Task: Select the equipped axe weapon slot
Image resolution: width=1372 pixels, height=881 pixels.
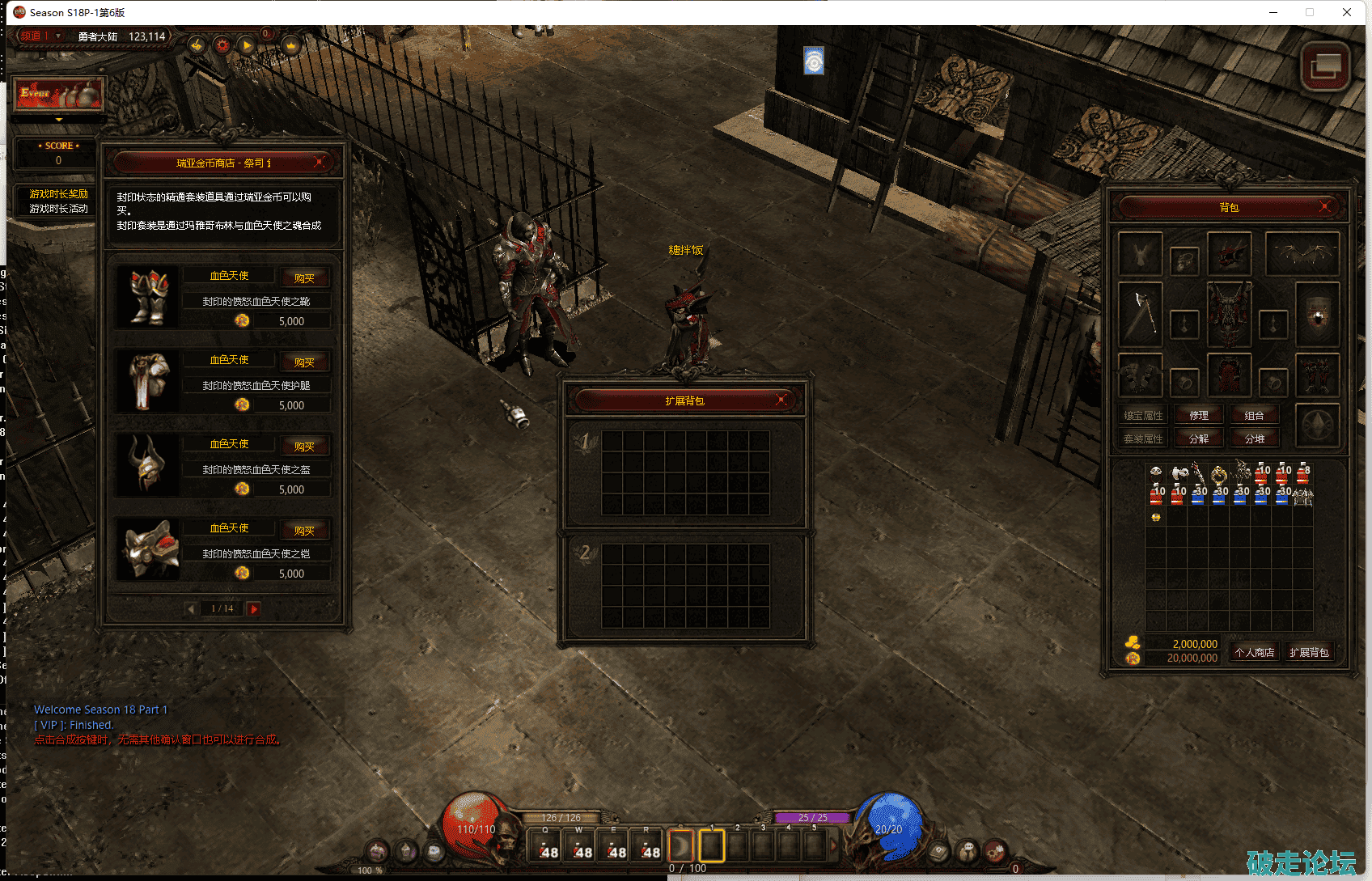Action: click(1140, 312)
